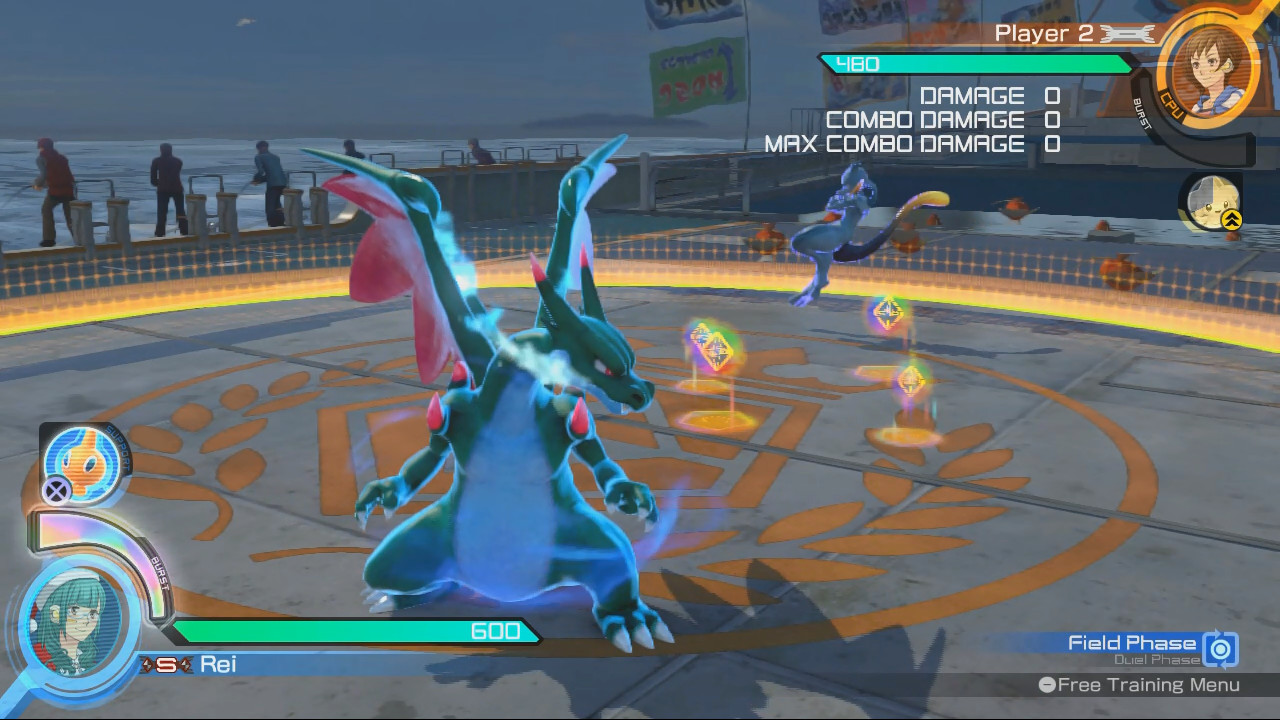
Task: Select Rei's trainer portrait
Action: 74,623
